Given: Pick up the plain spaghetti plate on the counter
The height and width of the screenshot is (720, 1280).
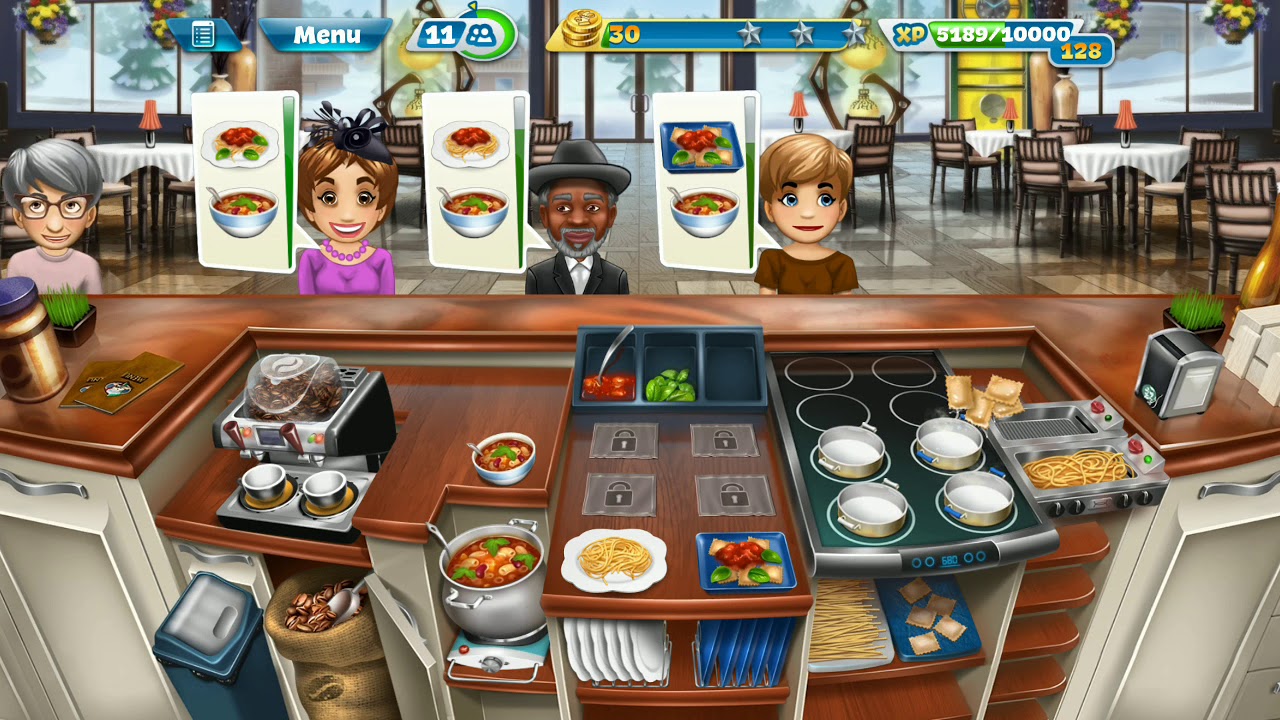Looking at the screenshot, I should [613, 559].
